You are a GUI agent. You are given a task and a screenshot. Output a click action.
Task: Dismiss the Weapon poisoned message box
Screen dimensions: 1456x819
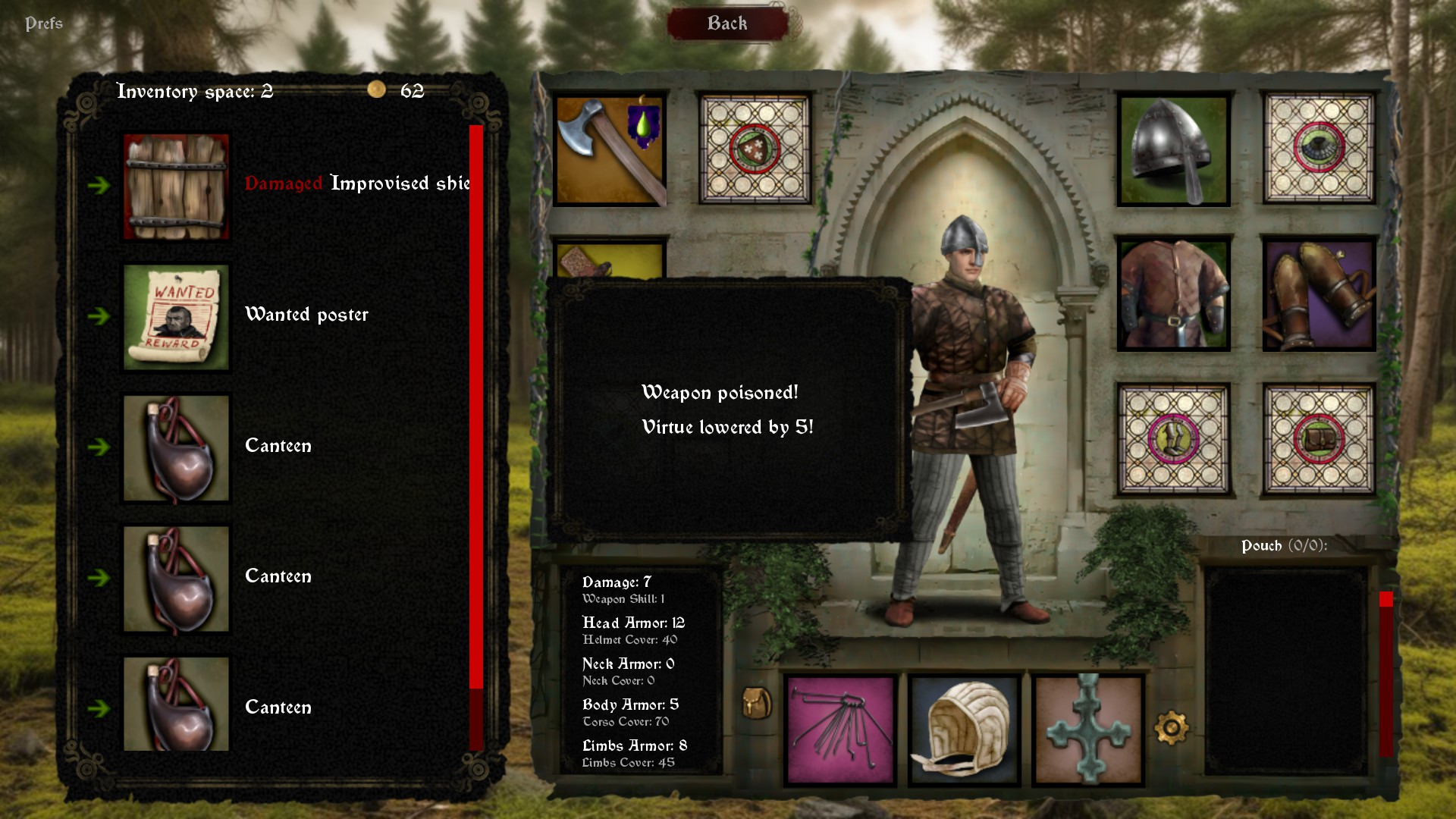728,409
